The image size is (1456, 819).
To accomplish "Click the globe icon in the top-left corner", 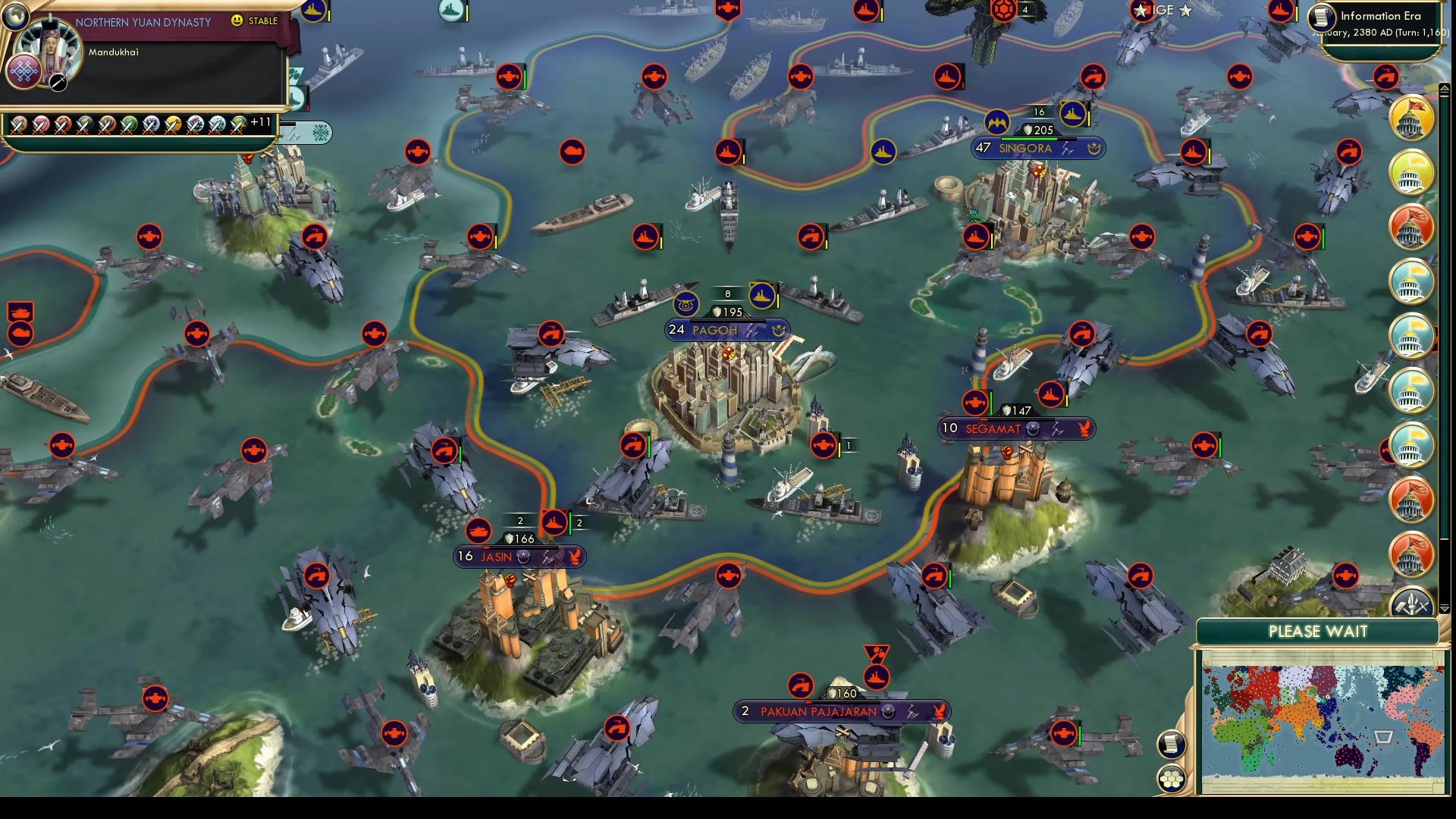I will point(14,14).
